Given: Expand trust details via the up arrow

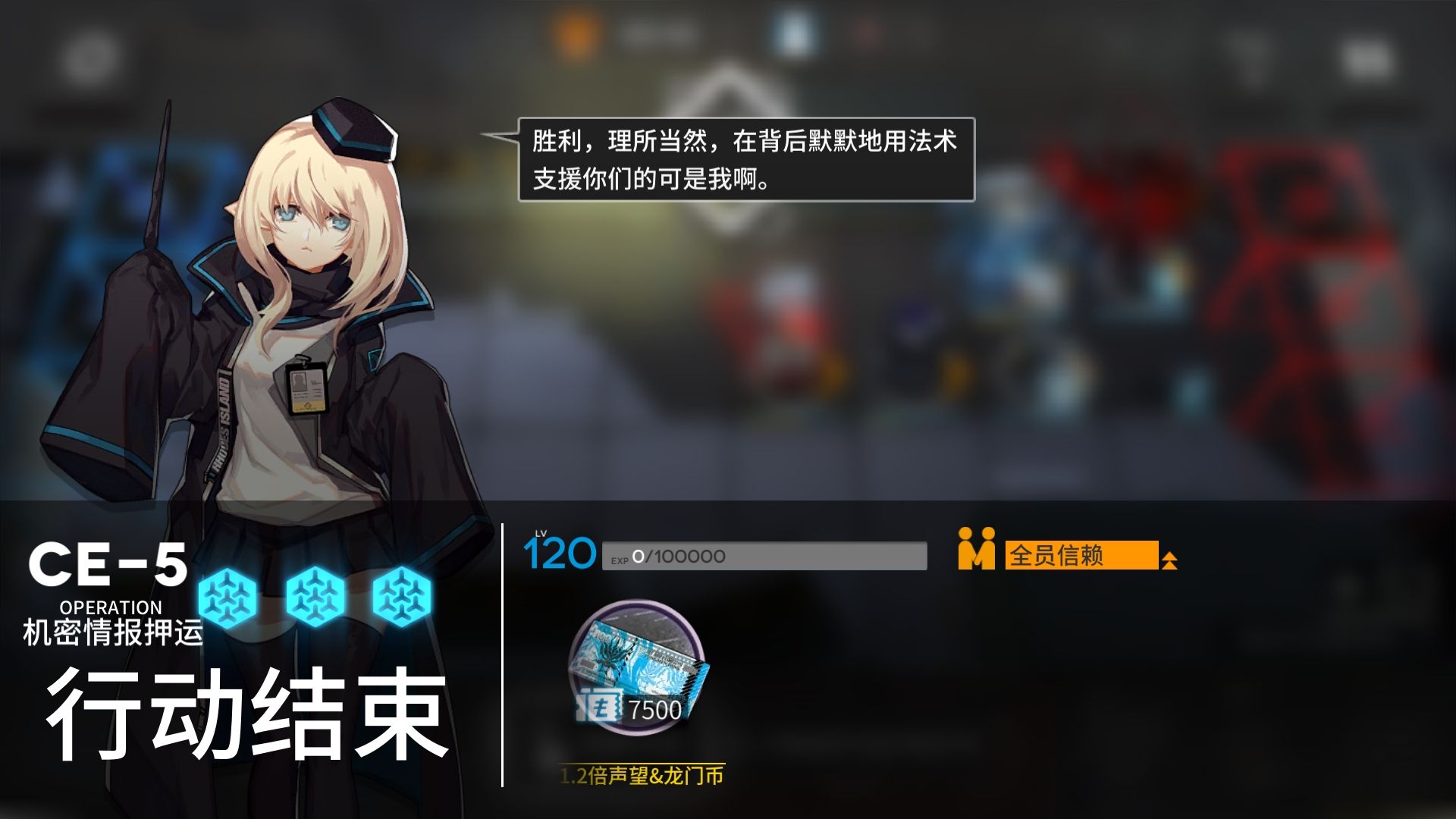Looking at the screenshot, I should (1169, 560).
